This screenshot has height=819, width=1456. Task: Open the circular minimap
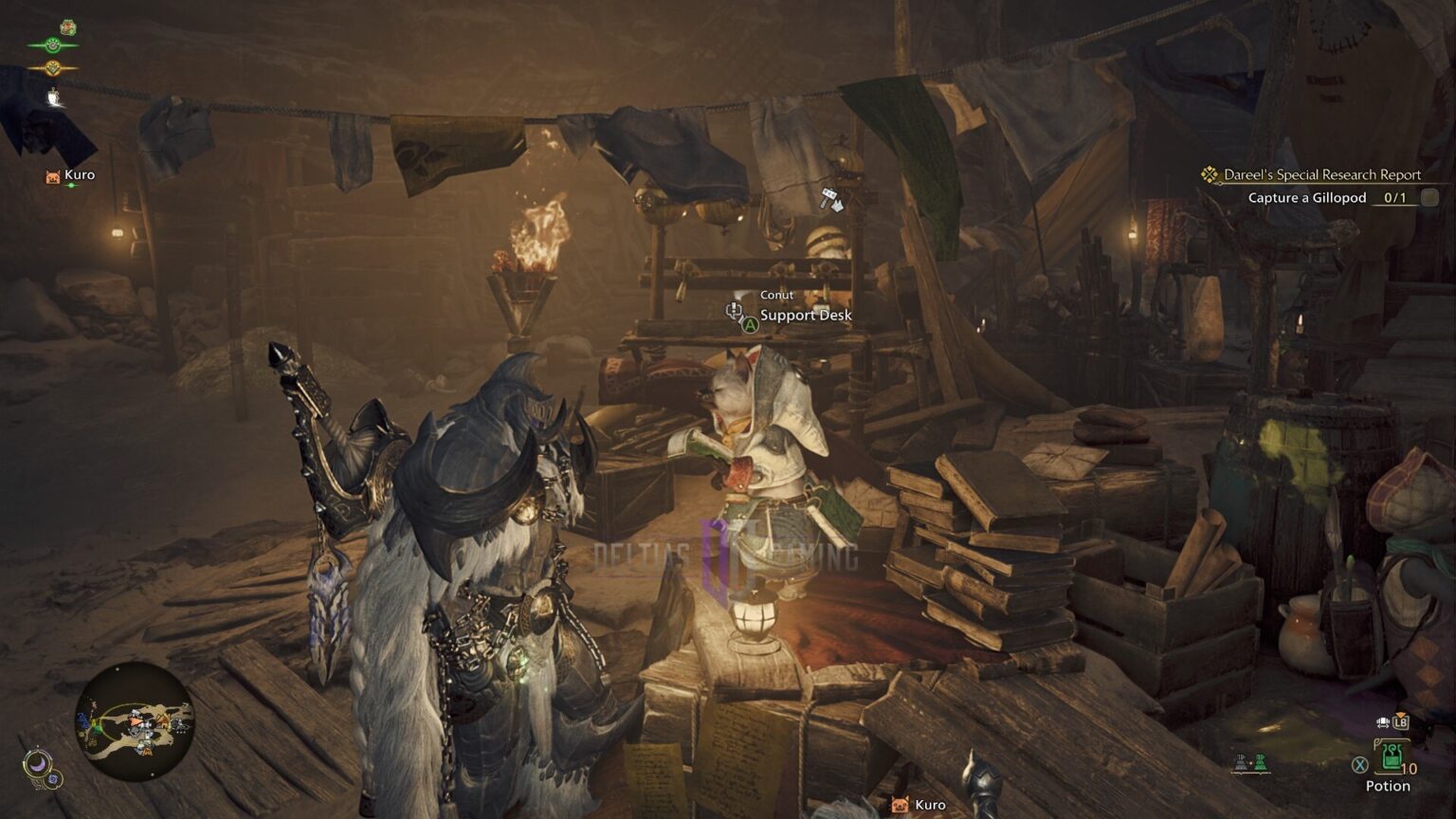135,721
